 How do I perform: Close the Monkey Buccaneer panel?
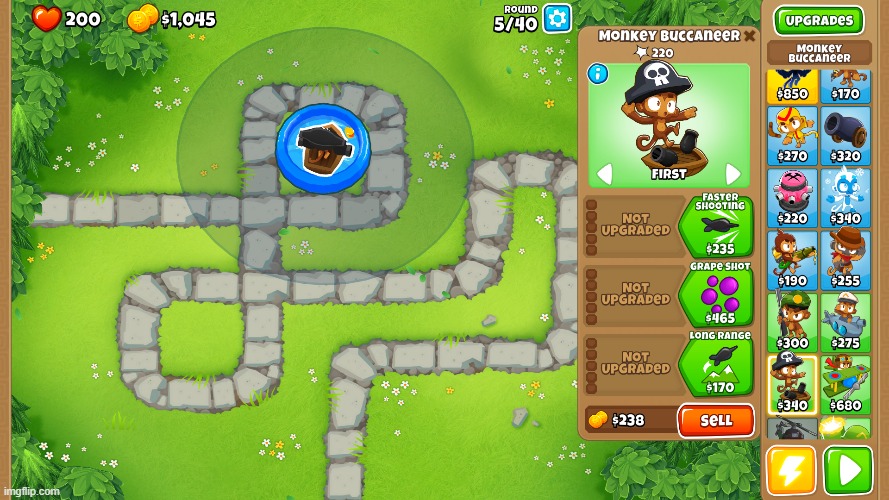click(749, 36)
